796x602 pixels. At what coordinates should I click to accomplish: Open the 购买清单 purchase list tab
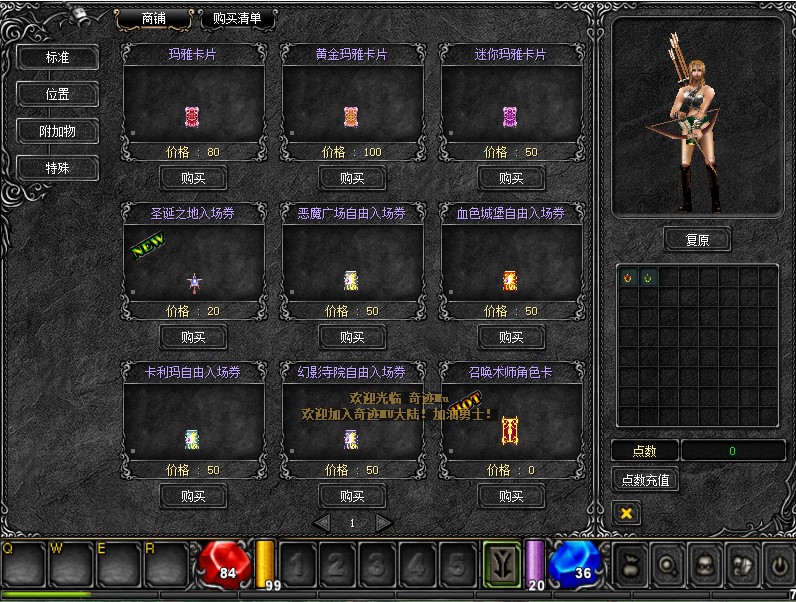[237, 18]
